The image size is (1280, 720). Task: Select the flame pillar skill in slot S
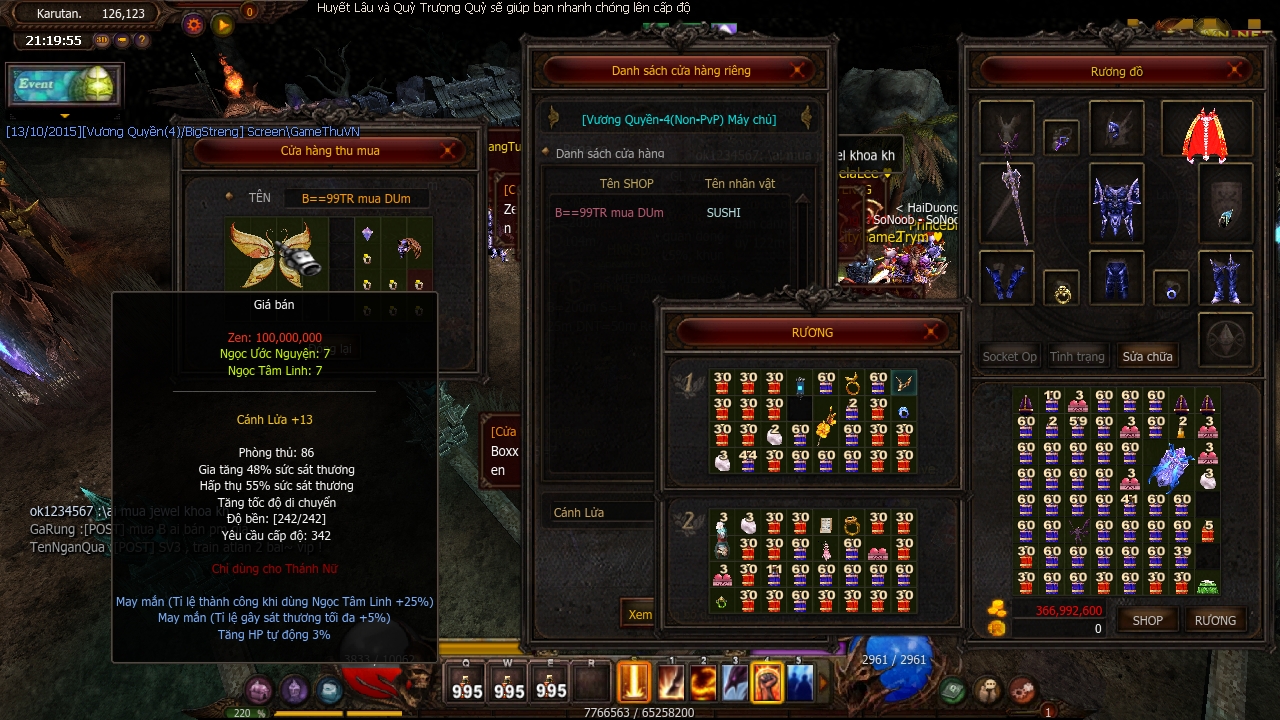point(634,681)
